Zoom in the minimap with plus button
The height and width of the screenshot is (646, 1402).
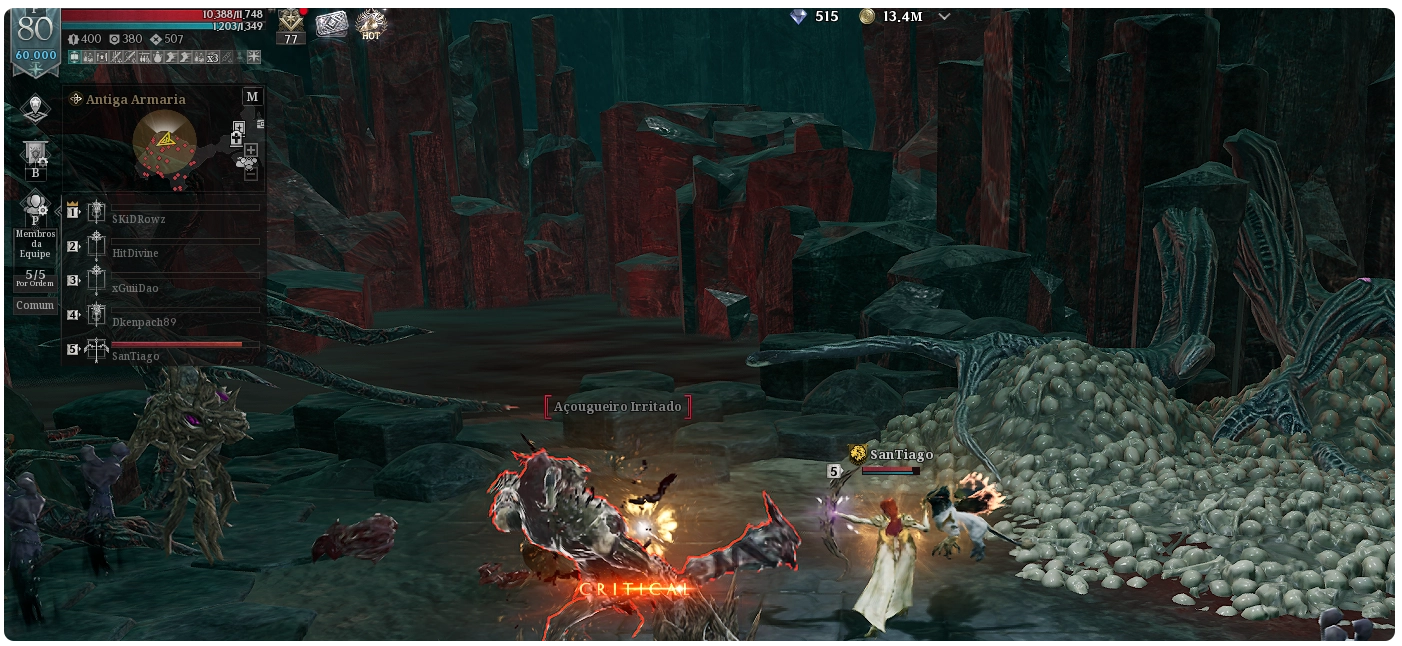click(x=250, y=151)
